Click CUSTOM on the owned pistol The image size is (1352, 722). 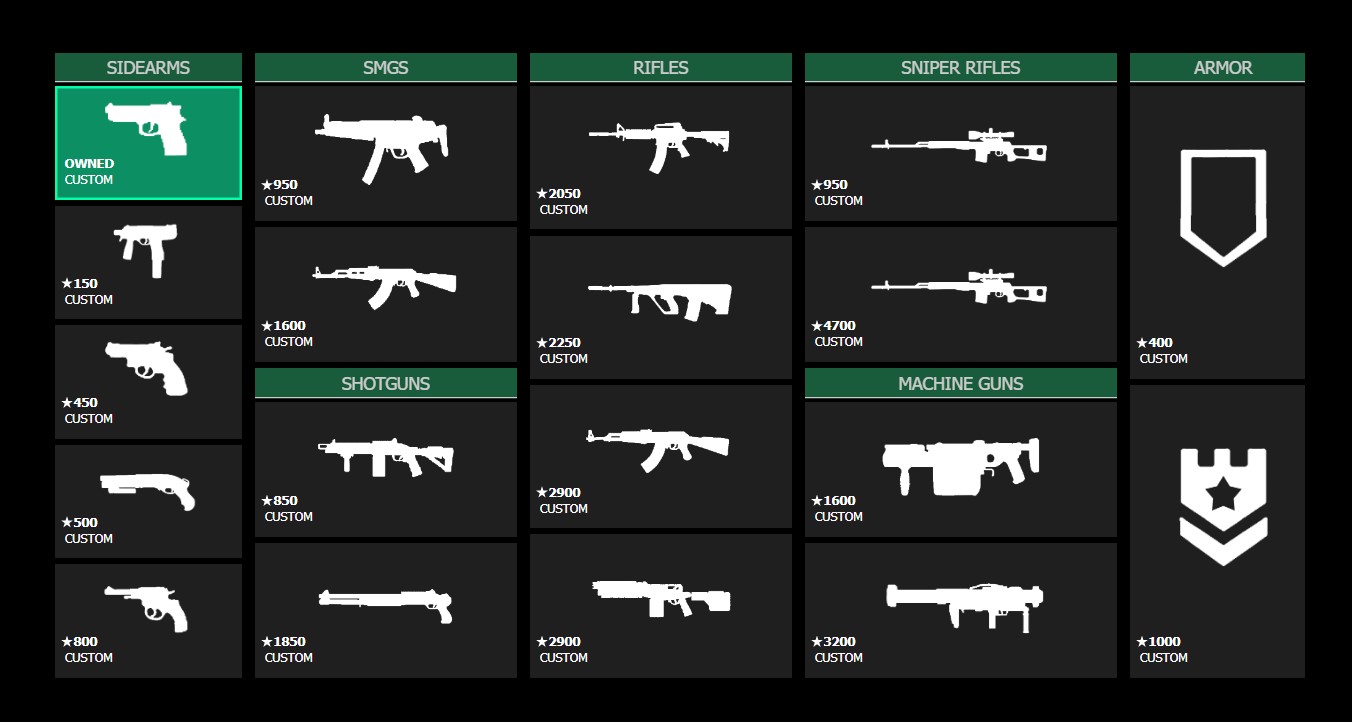tap(90, 180)
